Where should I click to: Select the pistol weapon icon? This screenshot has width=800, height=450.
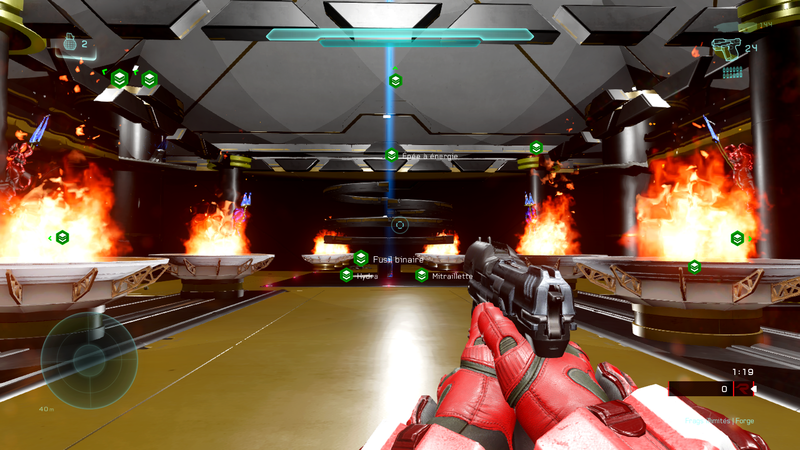(725, 47)
